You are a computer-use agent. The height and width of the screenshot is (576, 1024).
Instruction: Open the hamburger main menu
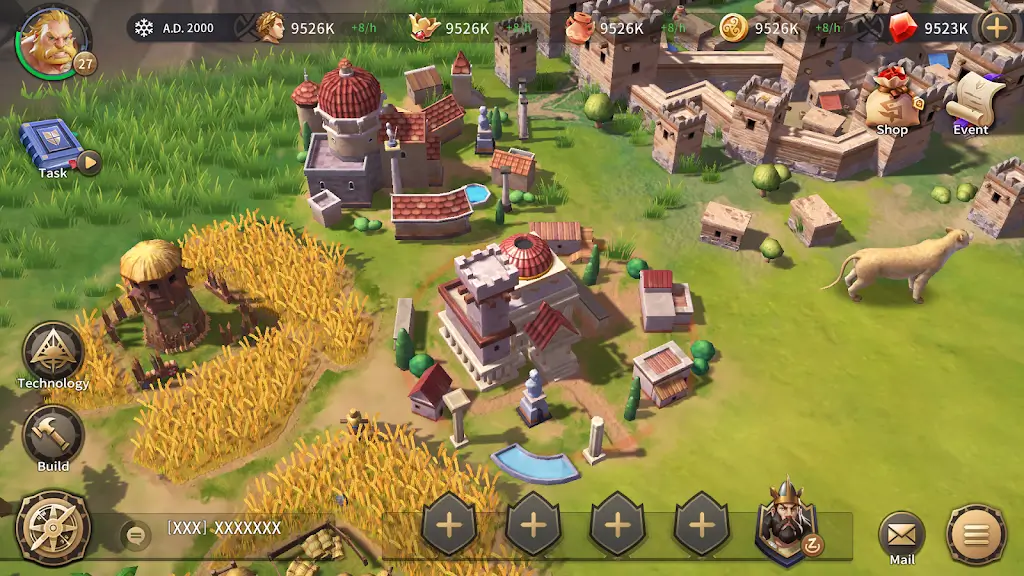pyautogui.click(x=976, y=535)
